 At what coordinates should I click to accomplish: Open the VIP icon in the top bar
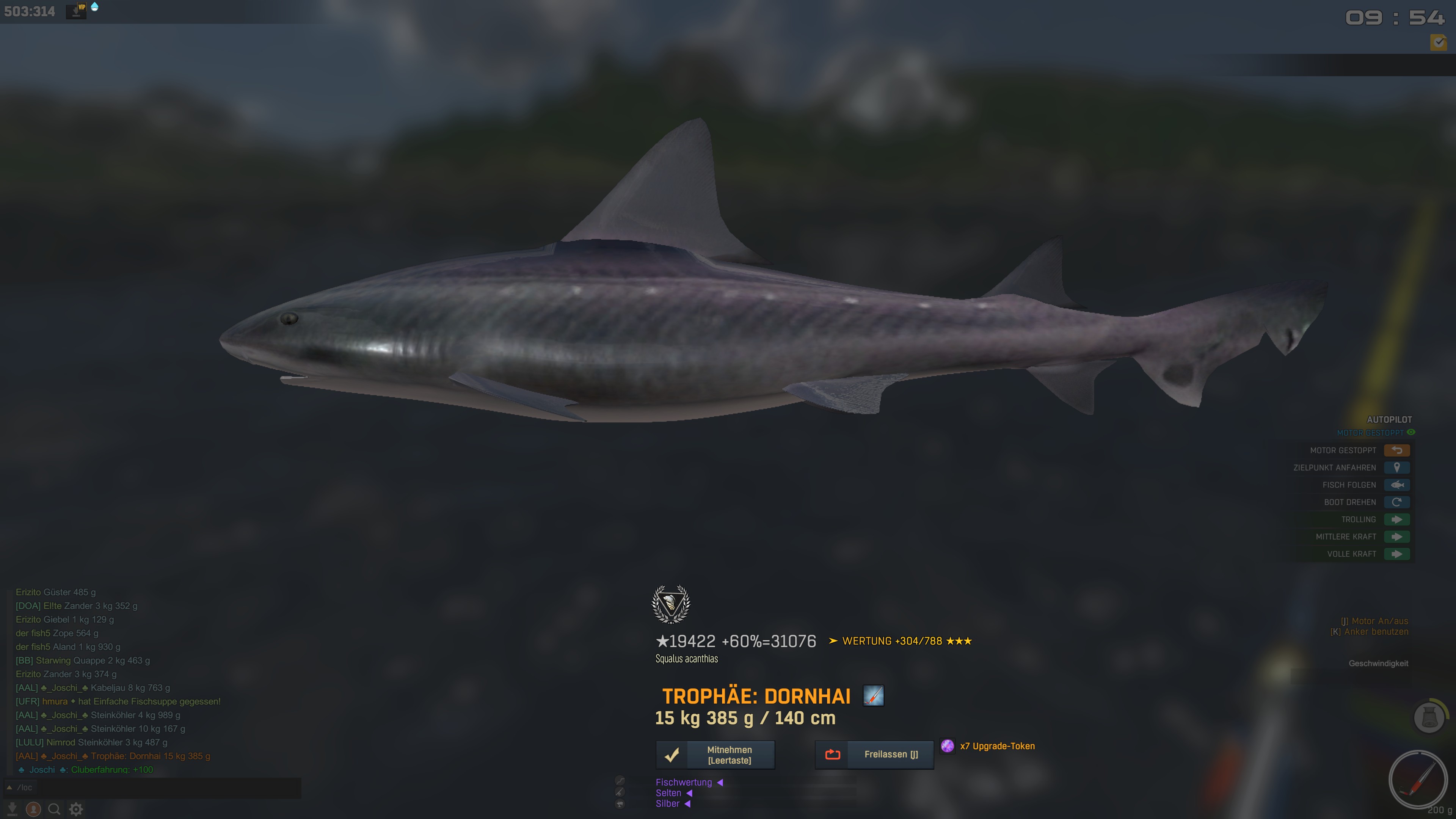(x=76, y=10)
